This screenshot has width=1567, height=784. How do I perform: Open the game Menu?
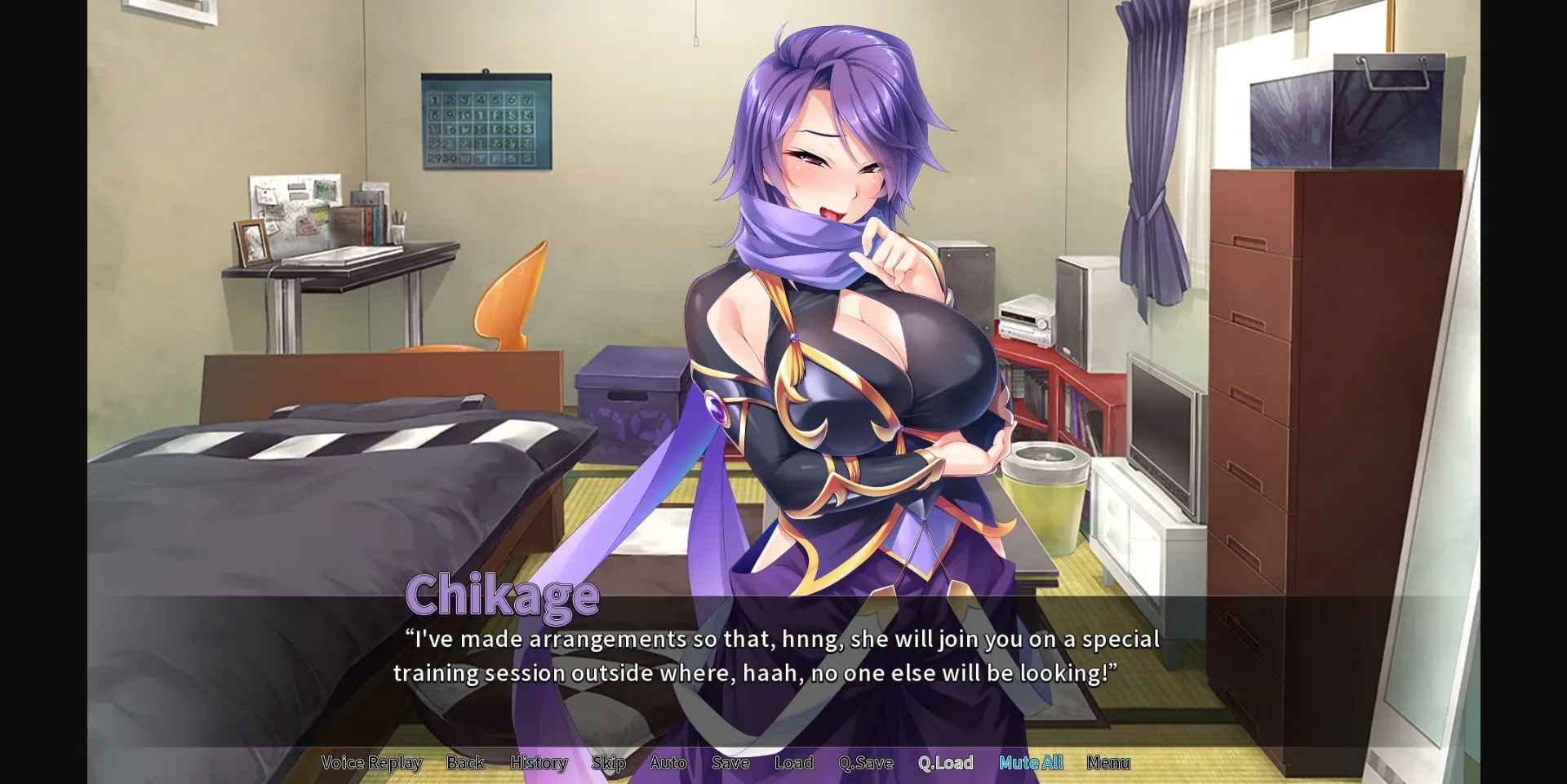point(1108,763)
